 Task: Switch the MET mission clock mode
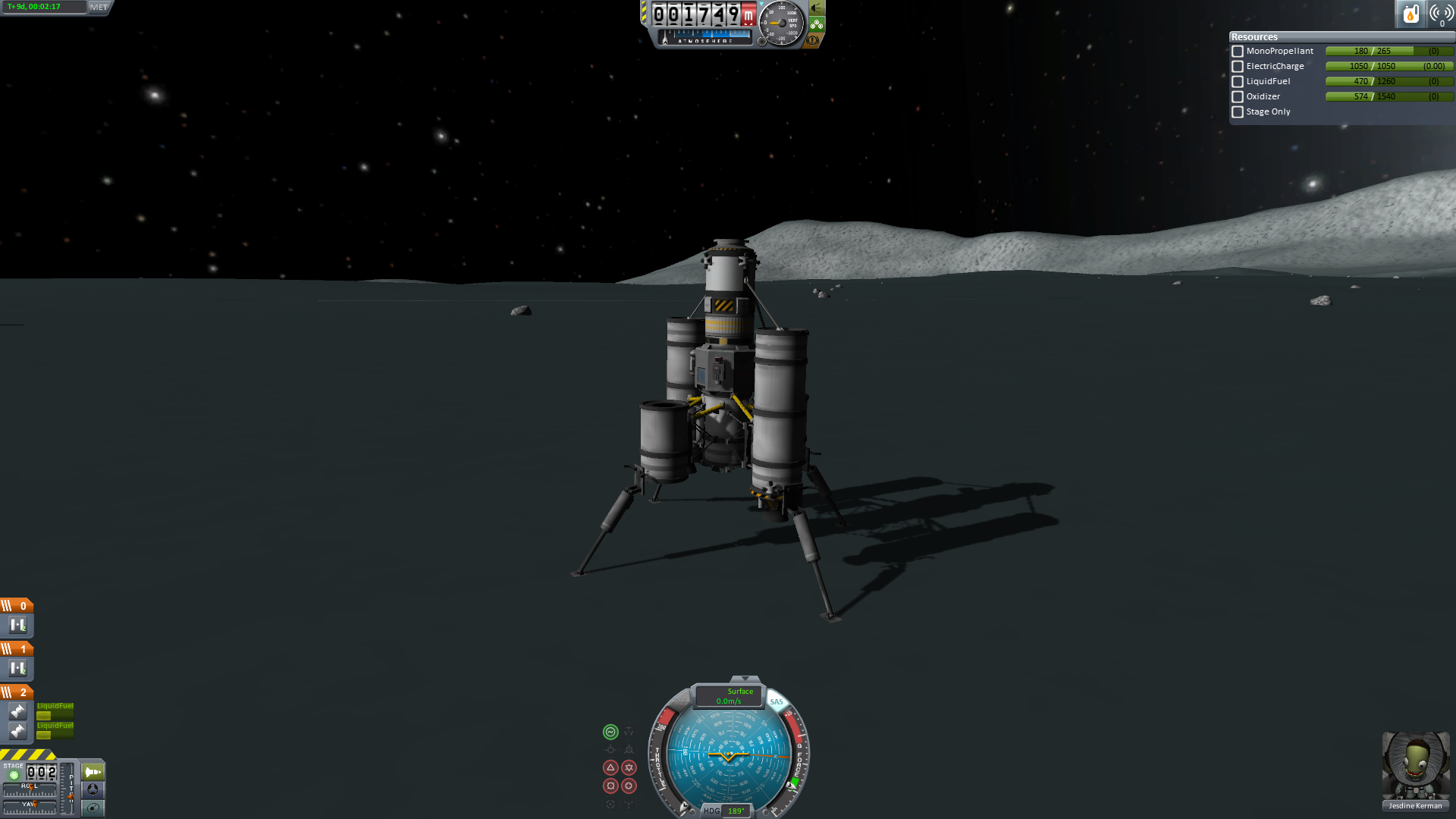click(99, 7)
